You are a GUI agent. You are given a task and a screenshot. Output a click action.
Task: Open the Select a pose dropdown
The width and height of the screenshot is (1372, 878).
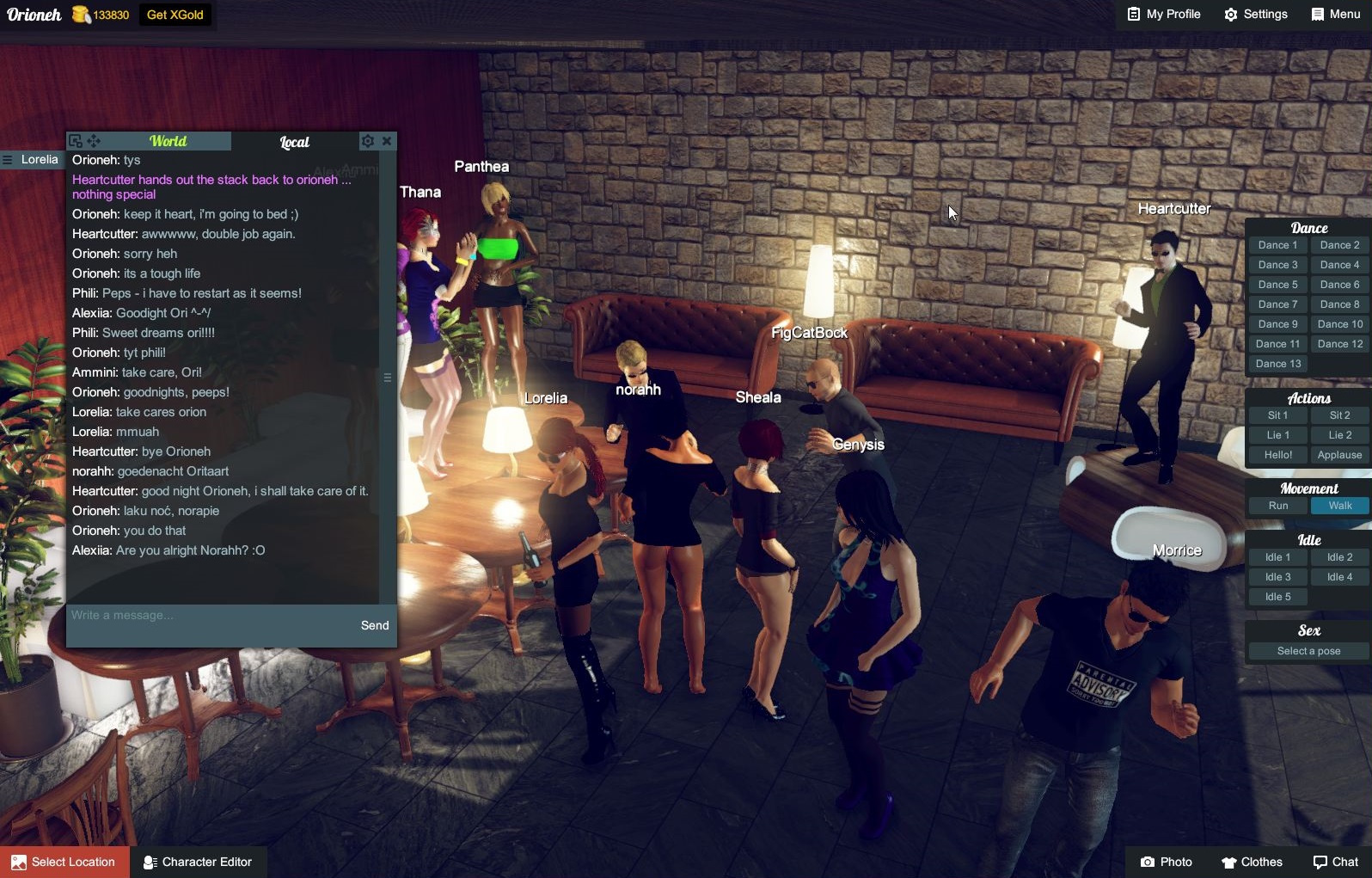1308,651
